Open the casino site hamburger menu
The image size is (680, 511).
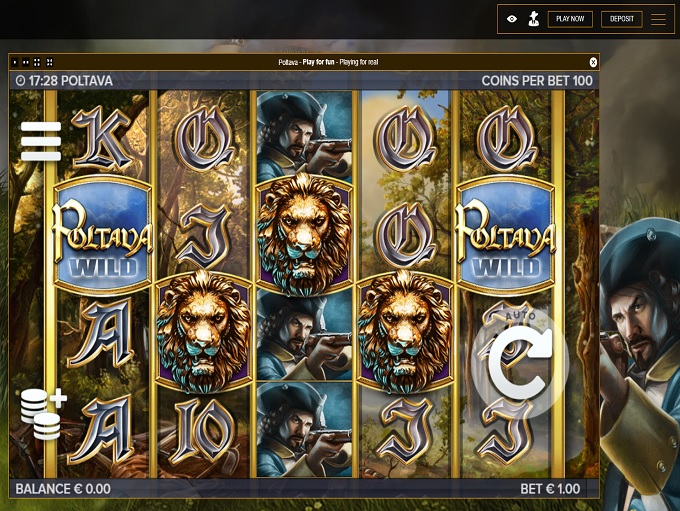[658, 19]
